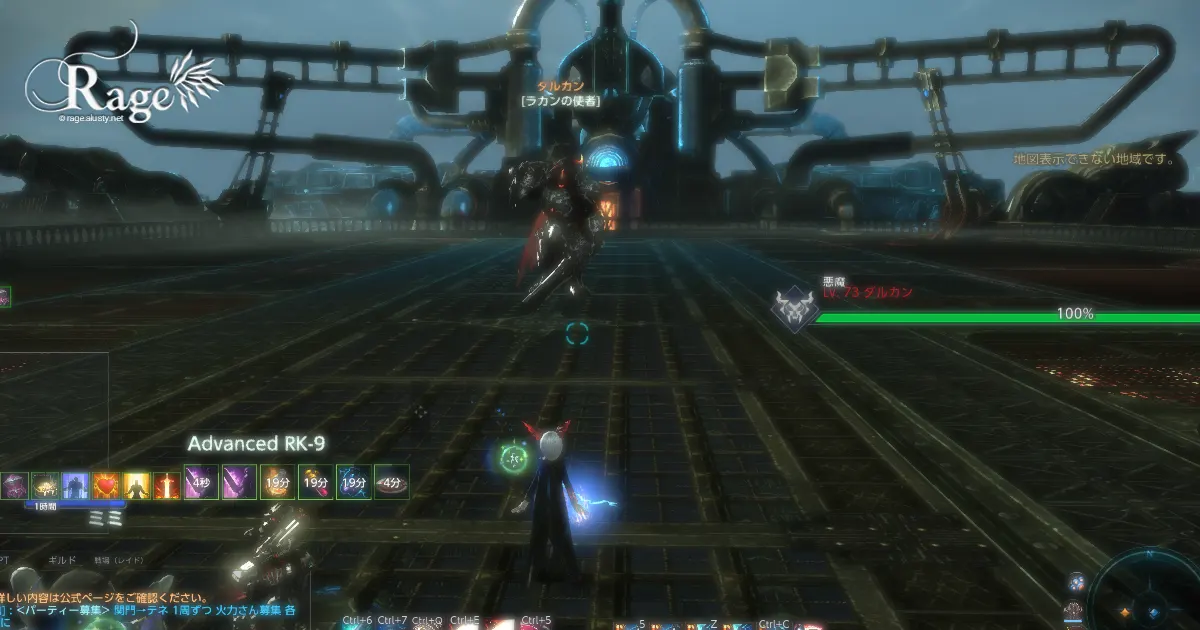Click the flaming sword buff icon
Image resolution: width=1200 pixels, height=630 pixels.
click(x=167, y=485)
